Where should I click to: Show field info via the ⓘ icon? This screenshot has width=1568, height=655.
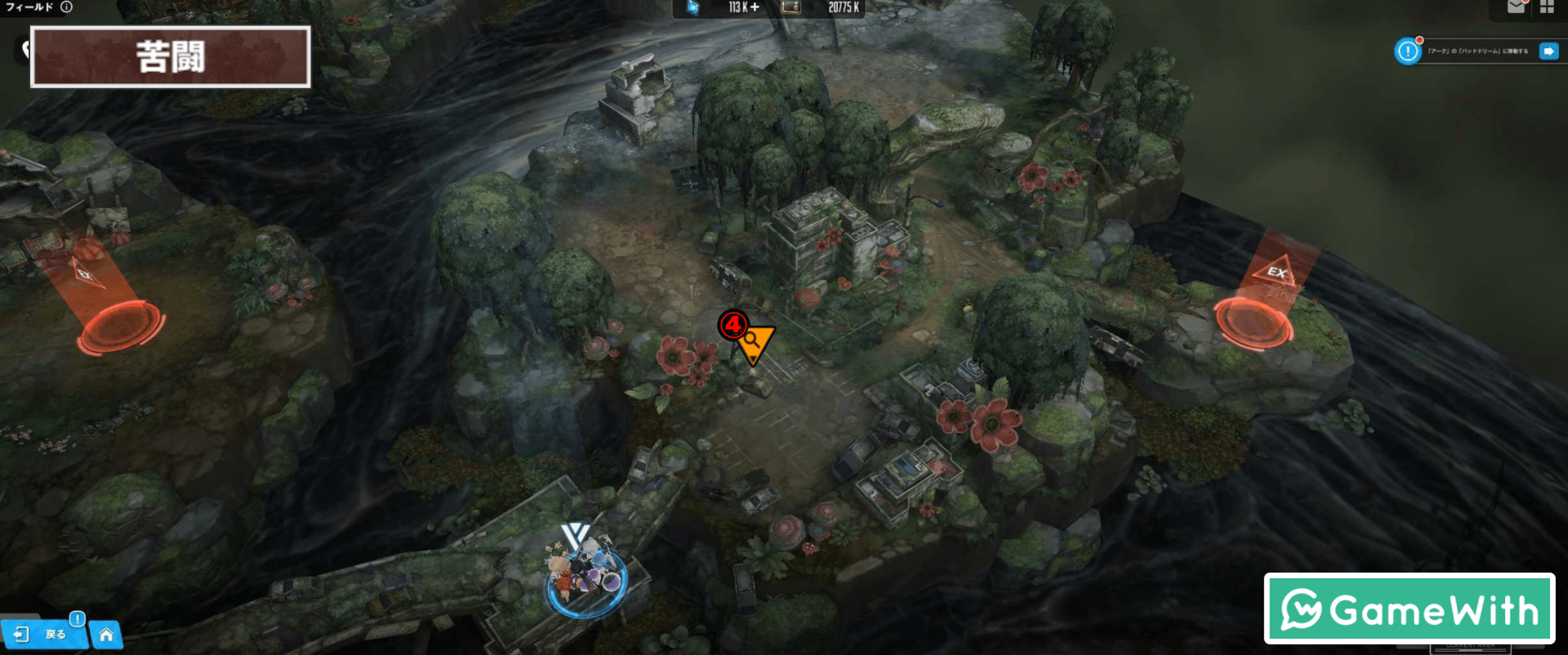click(x=67, y=7)
